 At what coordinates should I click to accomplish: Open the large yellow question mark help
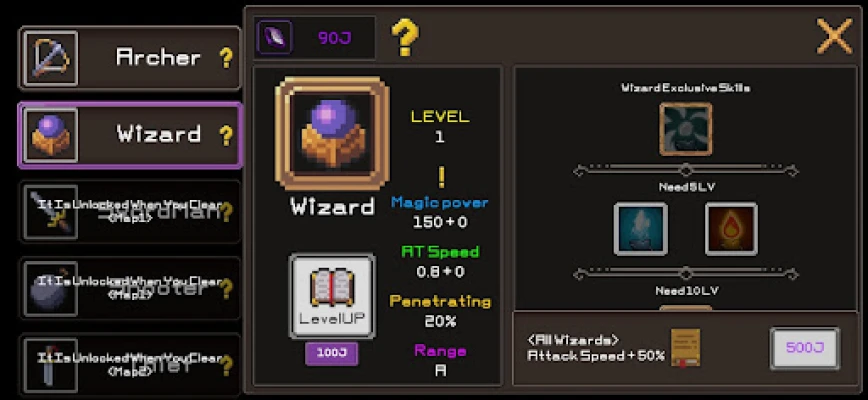pyautogui.click(x=404, y=38)
